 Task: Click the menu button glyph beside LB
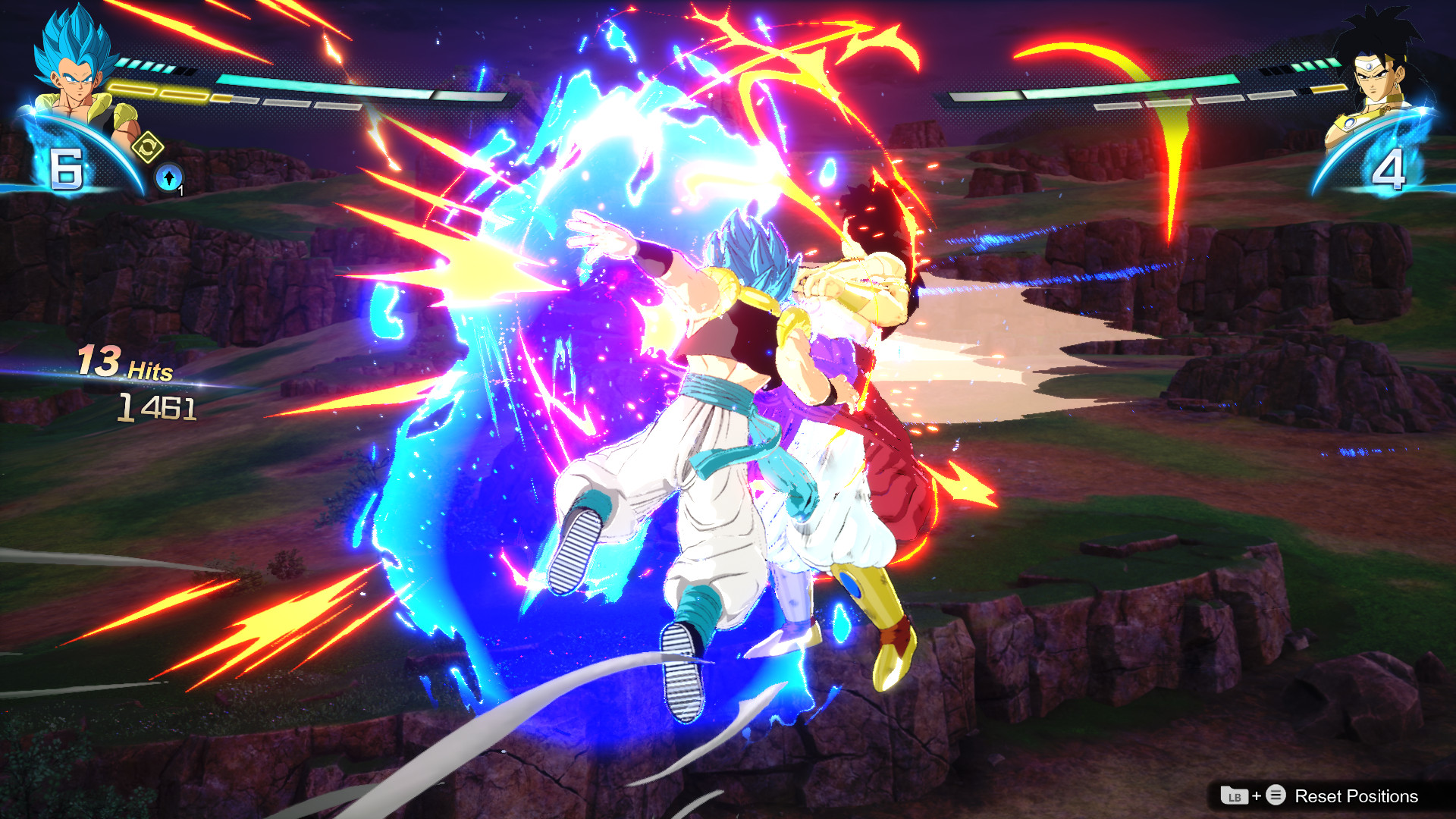[x=1276, y=795]
